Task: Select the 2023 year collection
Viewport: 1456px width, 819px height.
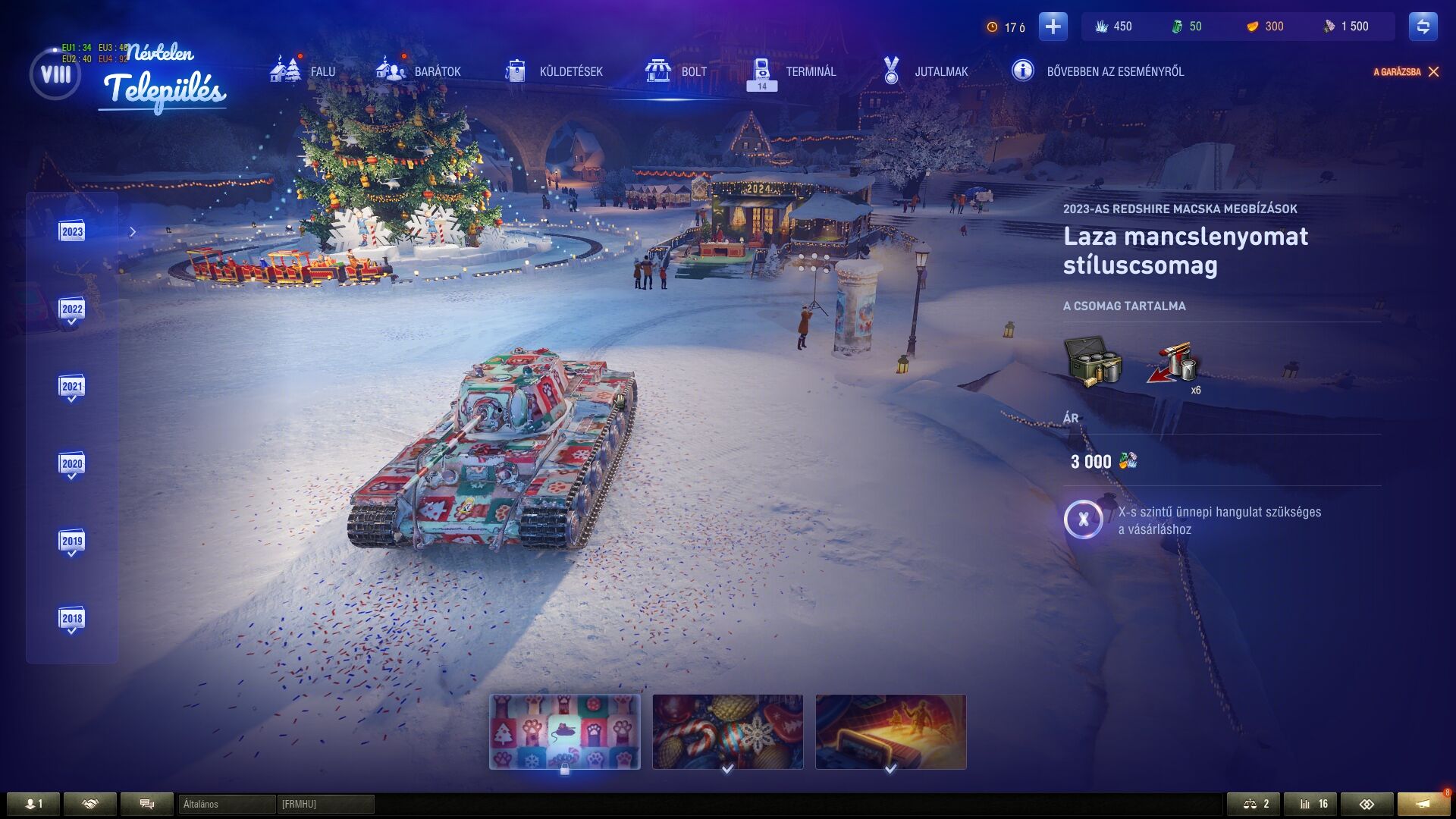Action: [x=72, y=231]
